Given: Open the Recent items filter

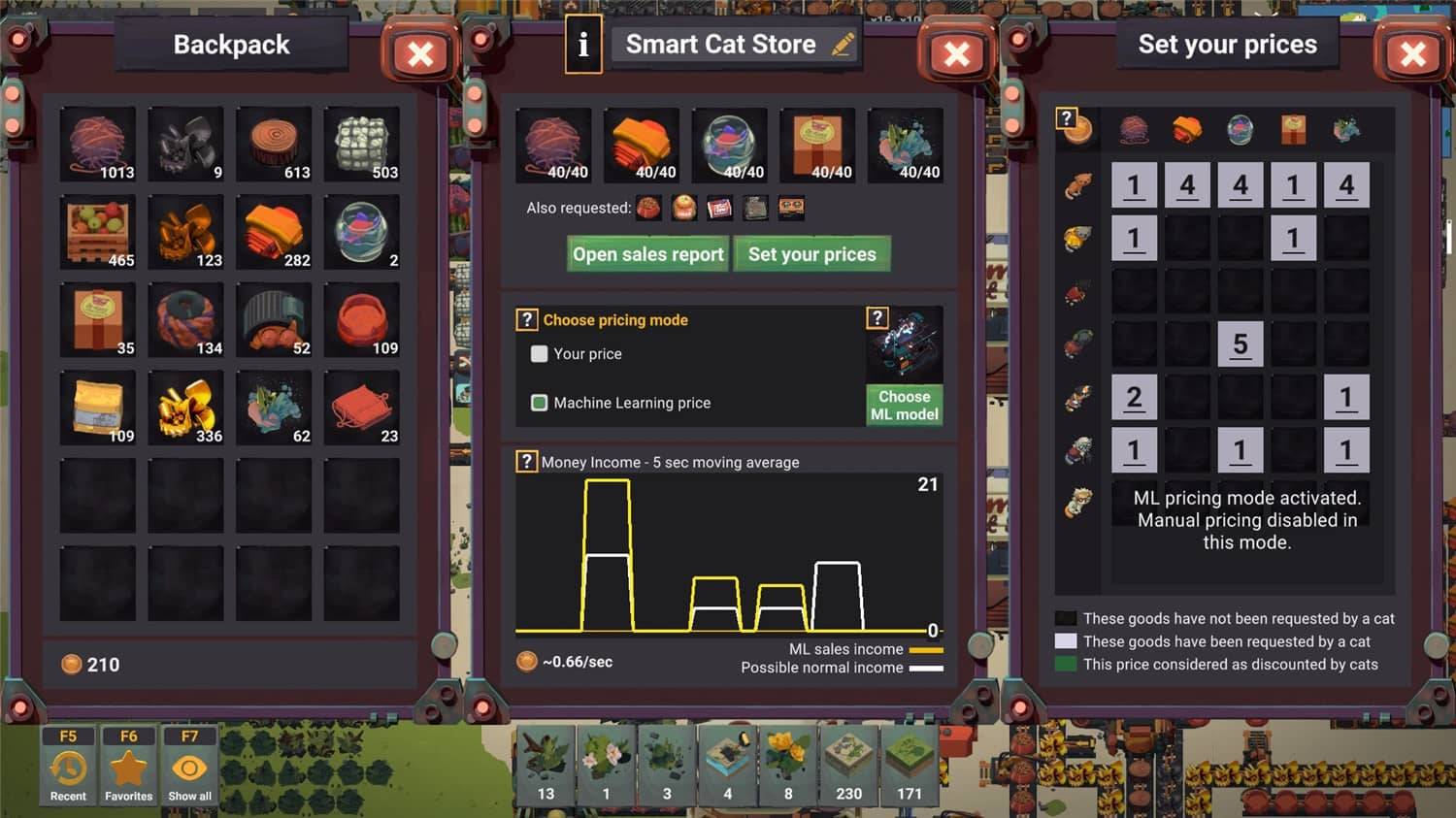Looking at the screenshot, I should tap(67, 767).
